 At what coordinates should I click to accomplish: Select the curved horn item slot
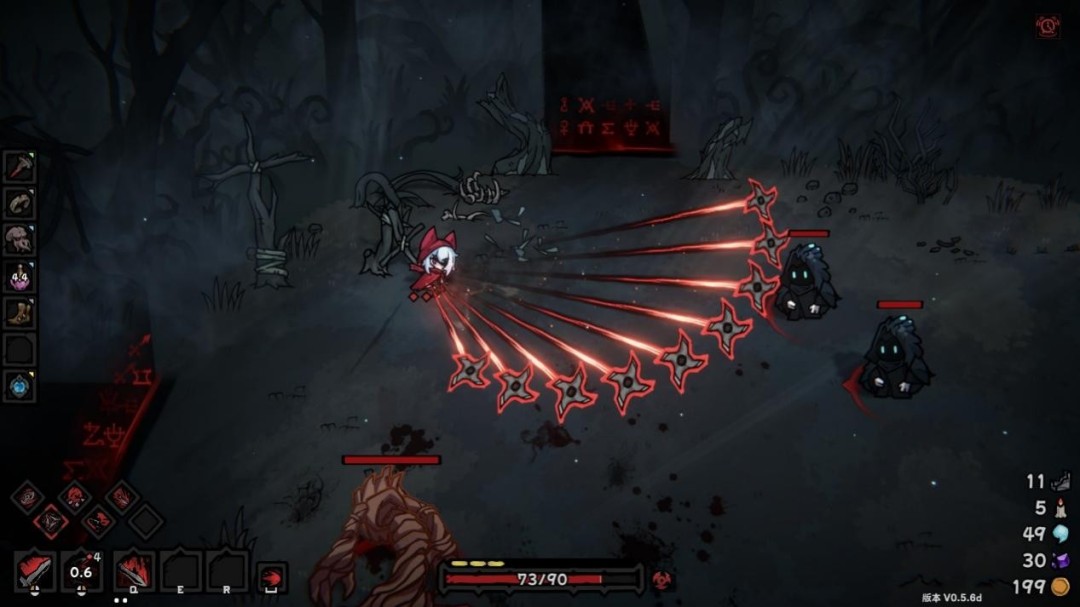tap(20, 204)
